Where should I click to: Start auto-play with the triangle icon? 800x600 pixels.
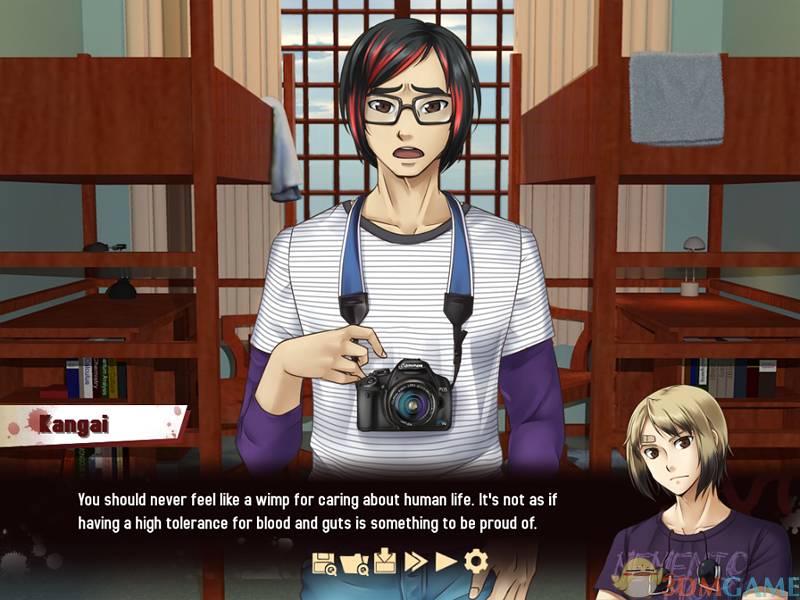click(446, 562)
